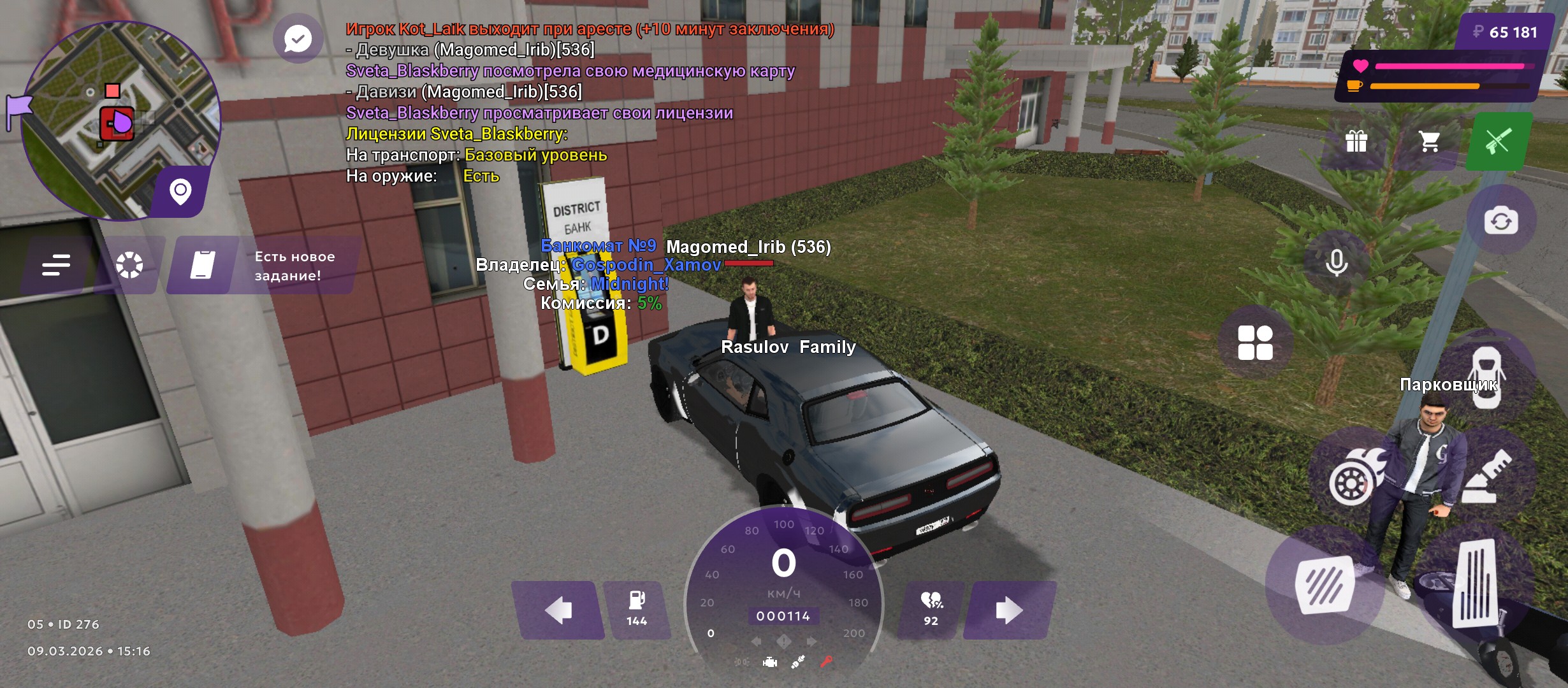The image size is (1568, 688).
Task: Open the chat bubble button
Action: [298, 39]
